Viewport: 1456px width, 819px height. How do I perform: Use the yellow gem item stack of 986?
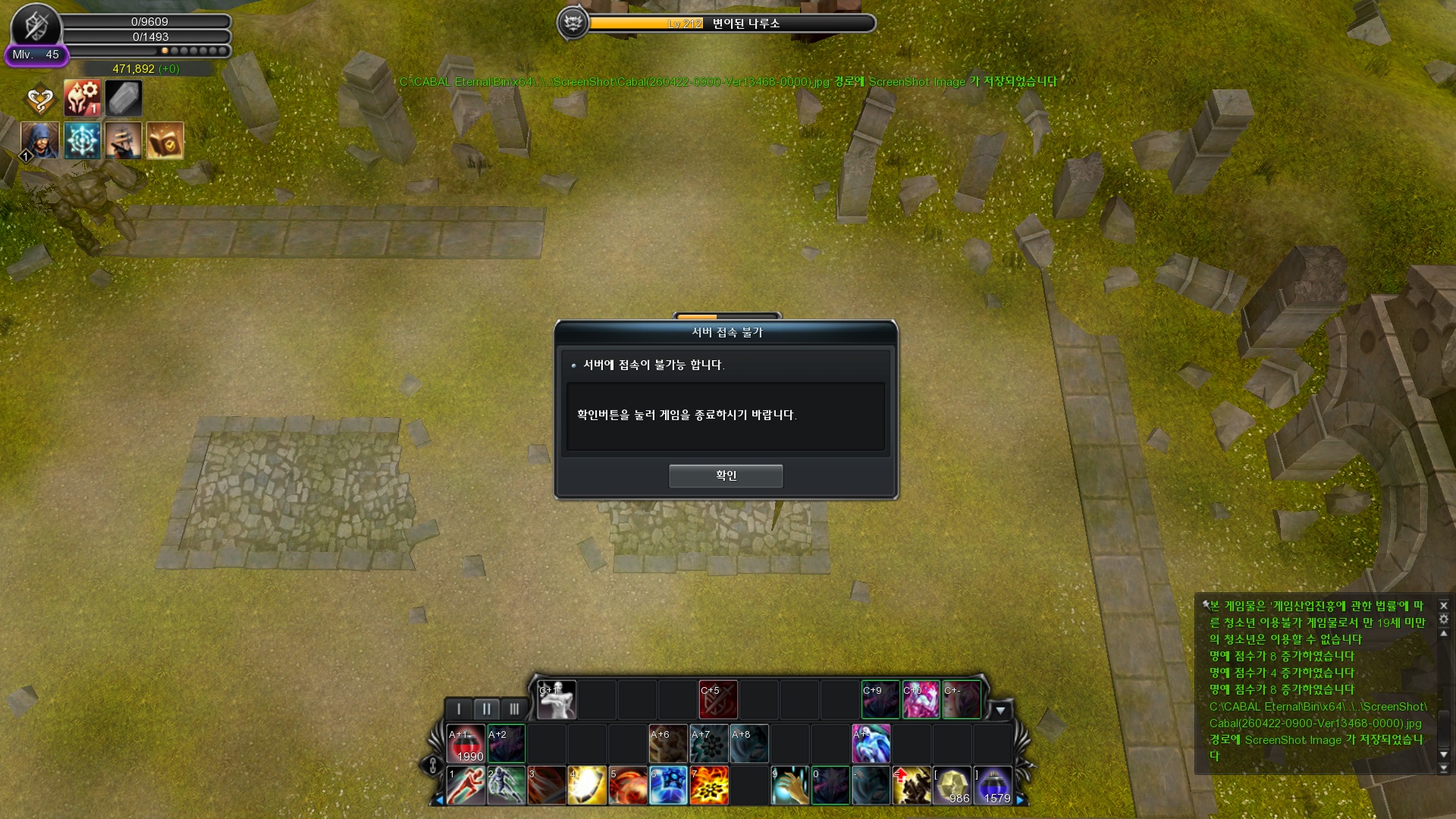952,785
